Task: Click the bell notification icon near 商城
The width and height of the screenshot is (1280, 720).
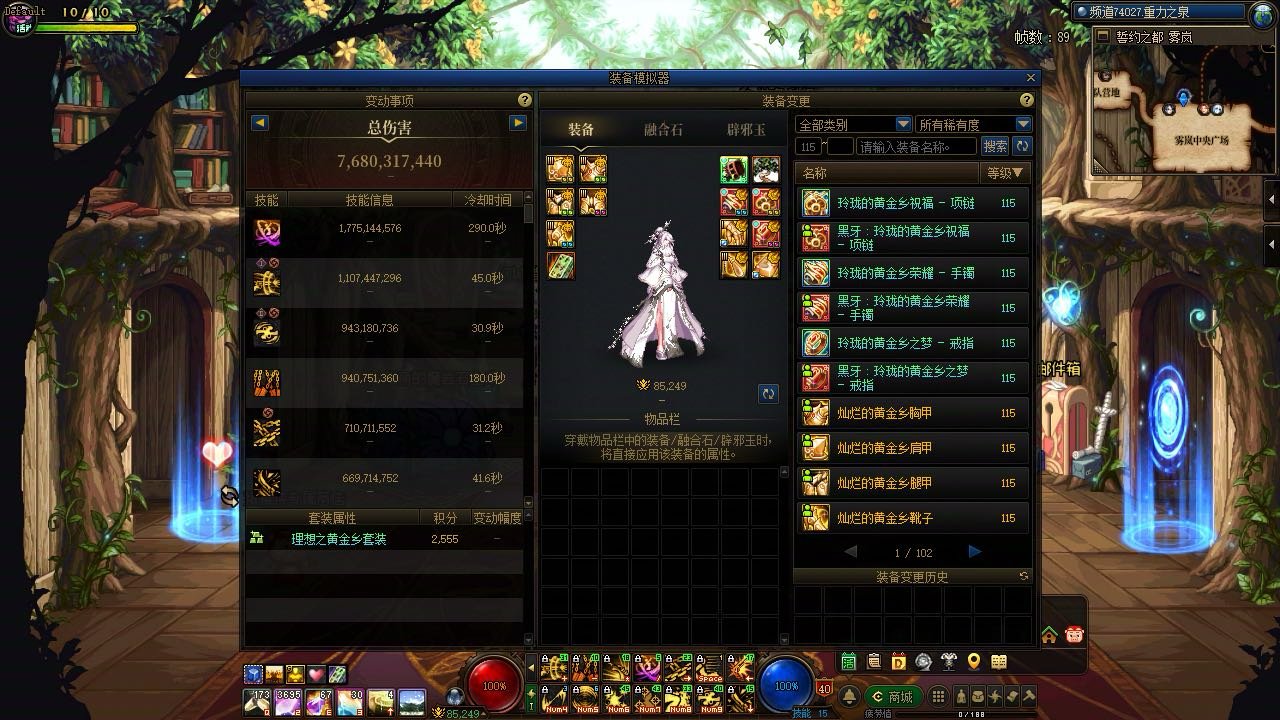Action: 849,694
